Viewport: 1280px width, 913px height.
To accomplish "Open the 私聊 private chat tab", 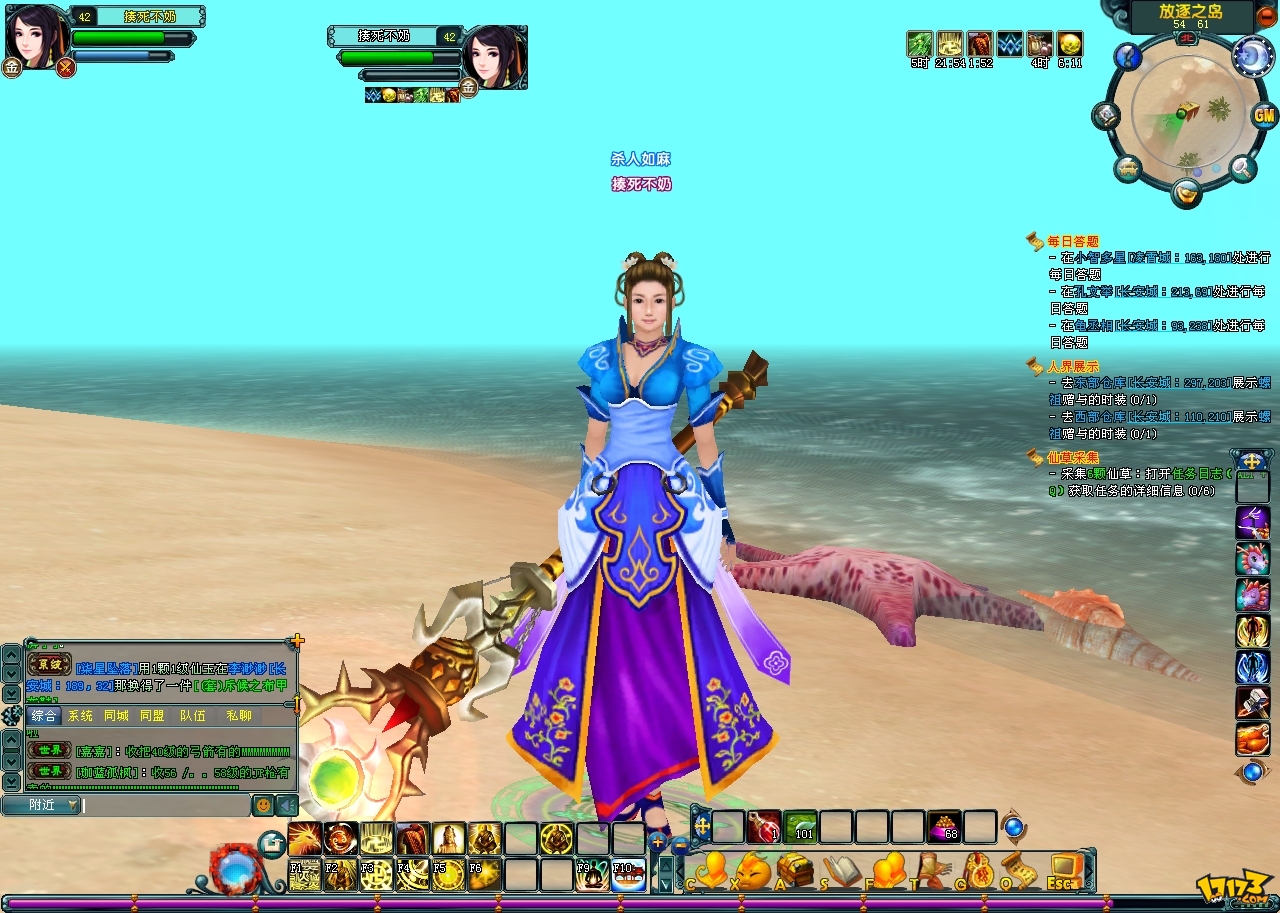I will [239, 716].
